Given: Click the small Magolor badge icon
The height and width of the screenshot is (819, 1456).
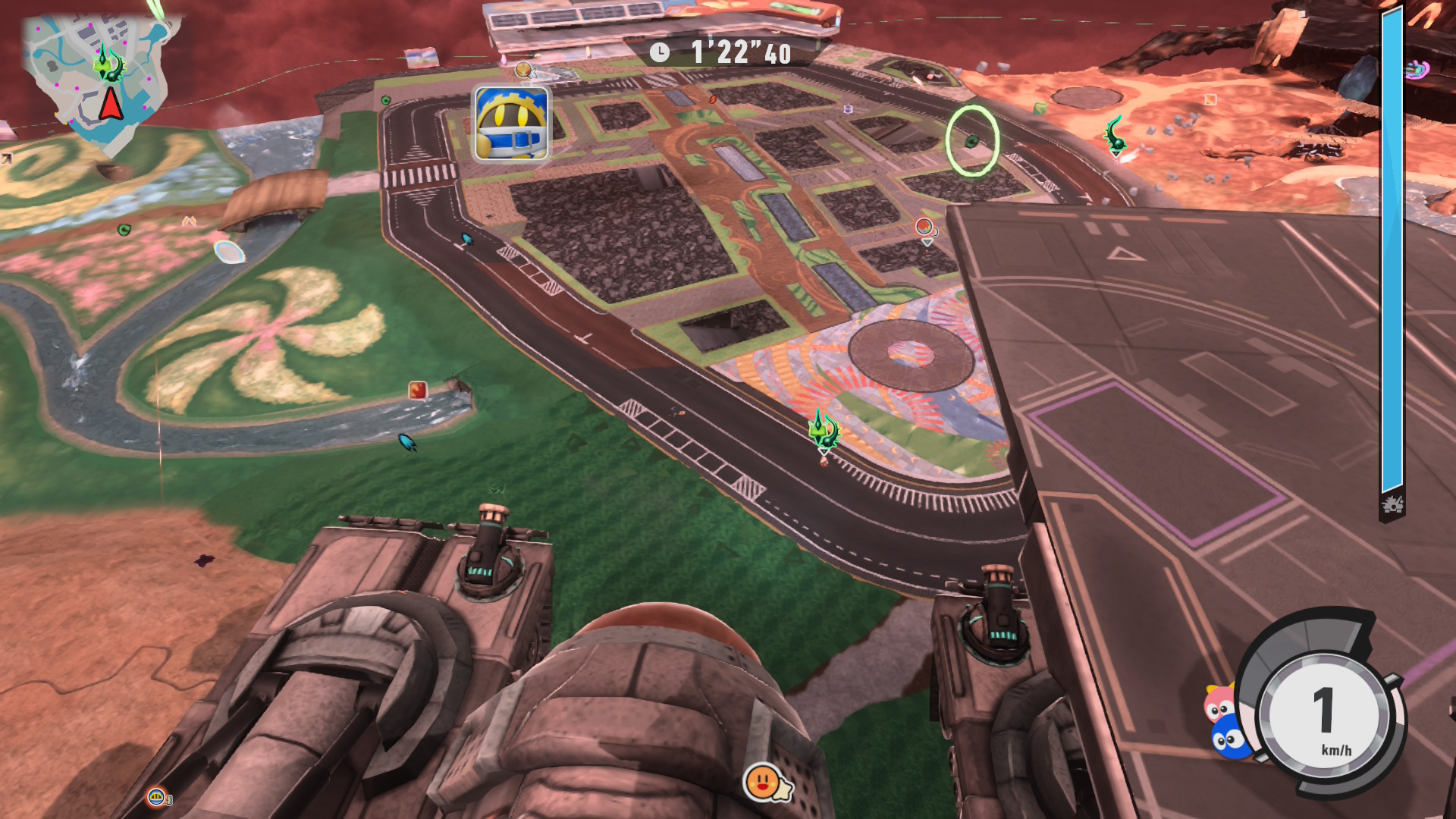Looking at the screenshot, I should click(157, 796).
